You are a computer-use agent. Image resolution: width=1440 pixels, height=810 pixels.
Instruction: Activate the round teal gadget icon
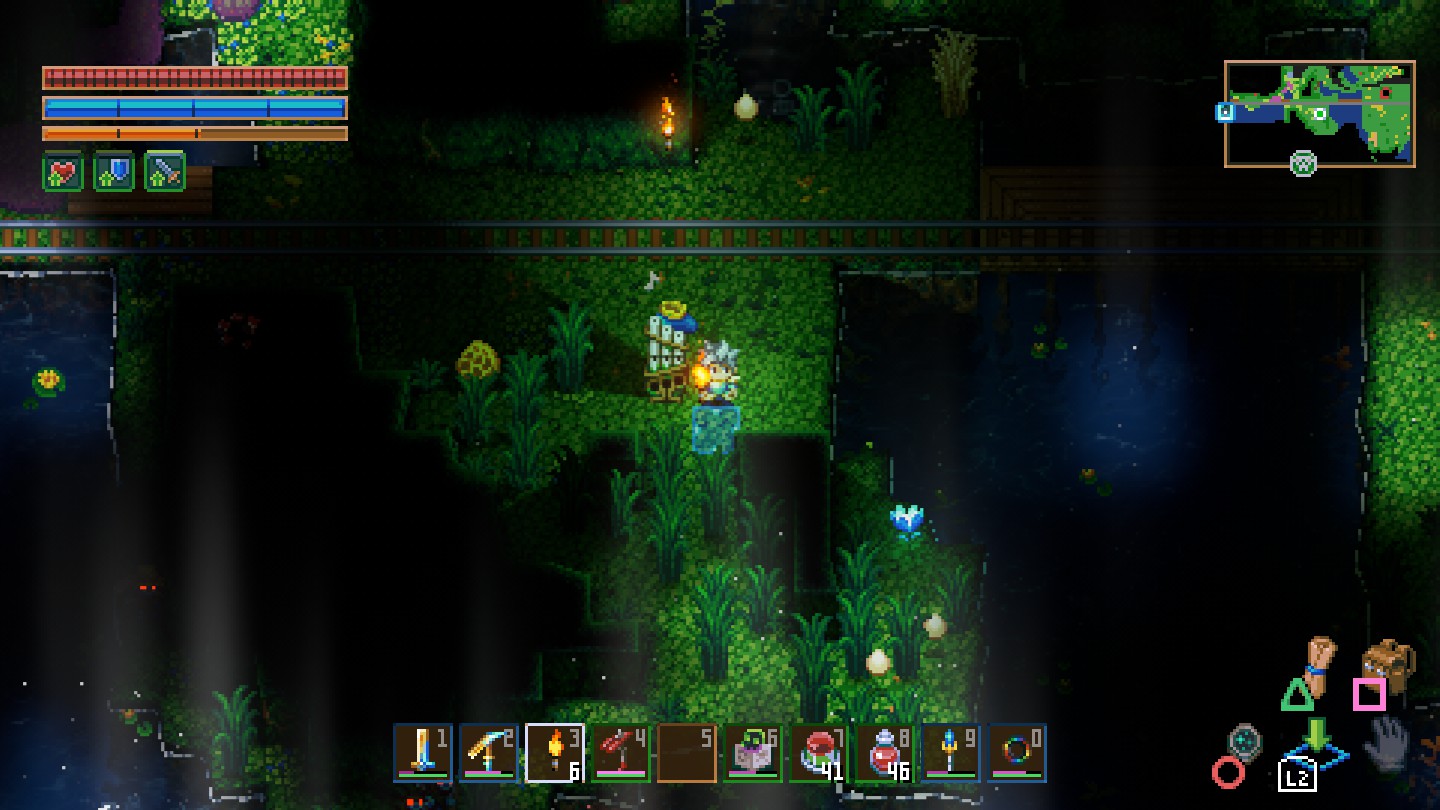pos(1245,742)
